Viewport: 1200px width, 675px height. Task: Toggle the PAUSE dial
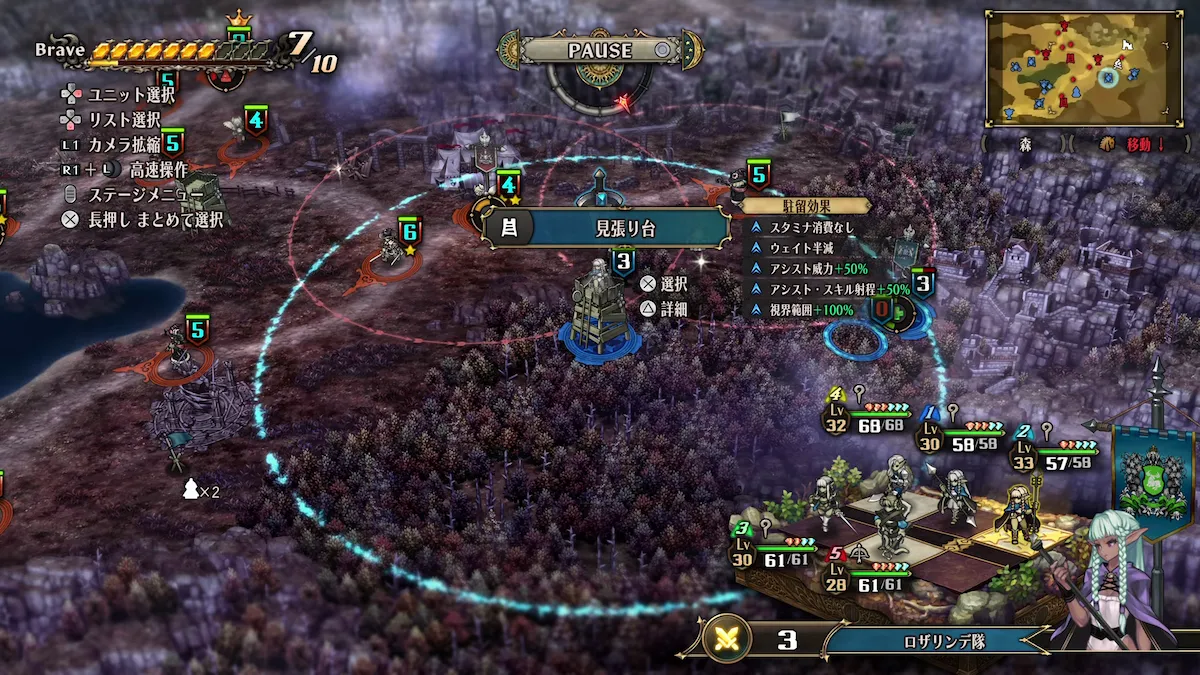600,50
